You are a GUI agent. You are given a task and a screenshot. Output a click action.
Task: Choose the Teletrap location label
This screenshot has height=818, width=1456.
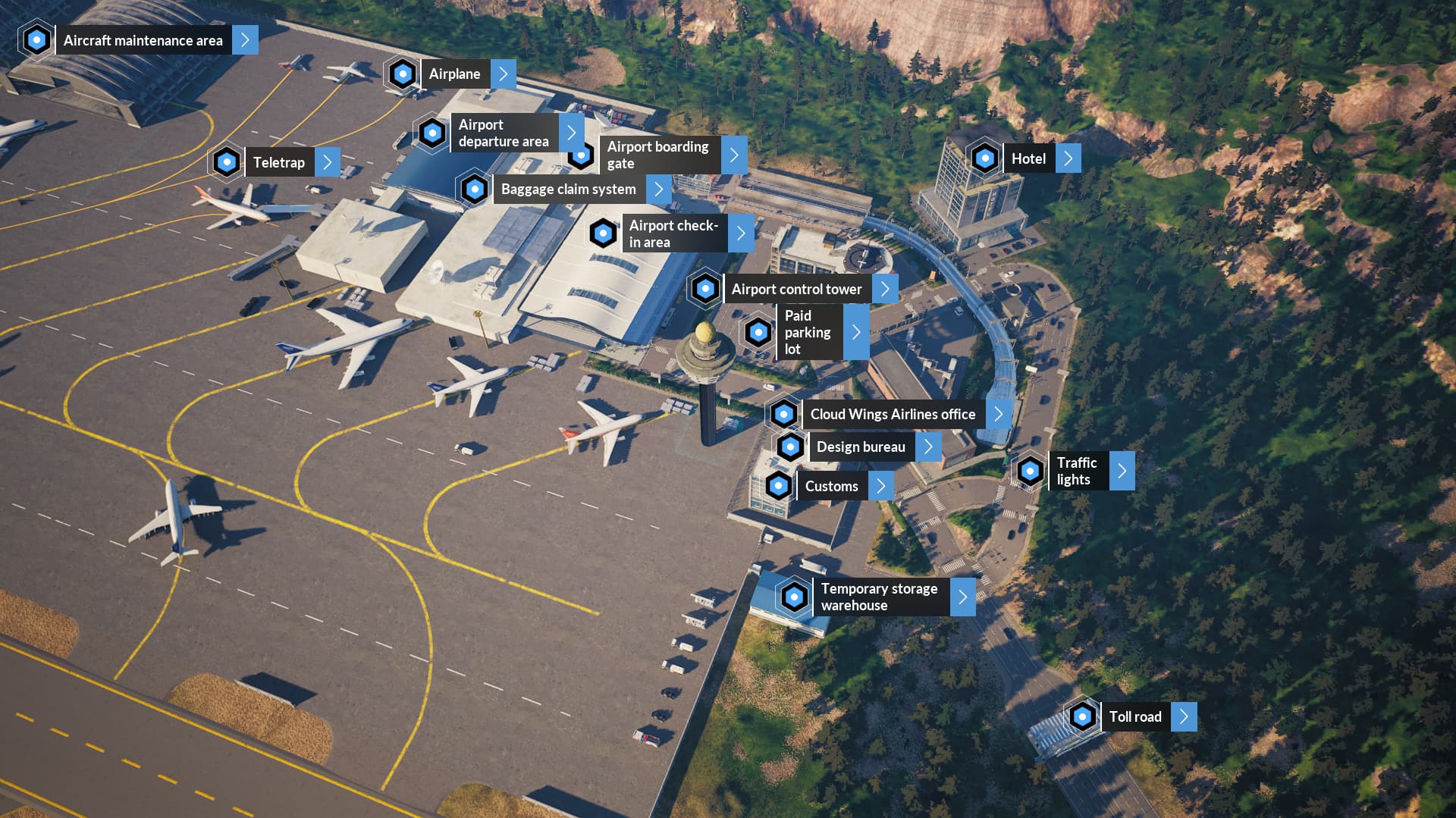point(278,162)
